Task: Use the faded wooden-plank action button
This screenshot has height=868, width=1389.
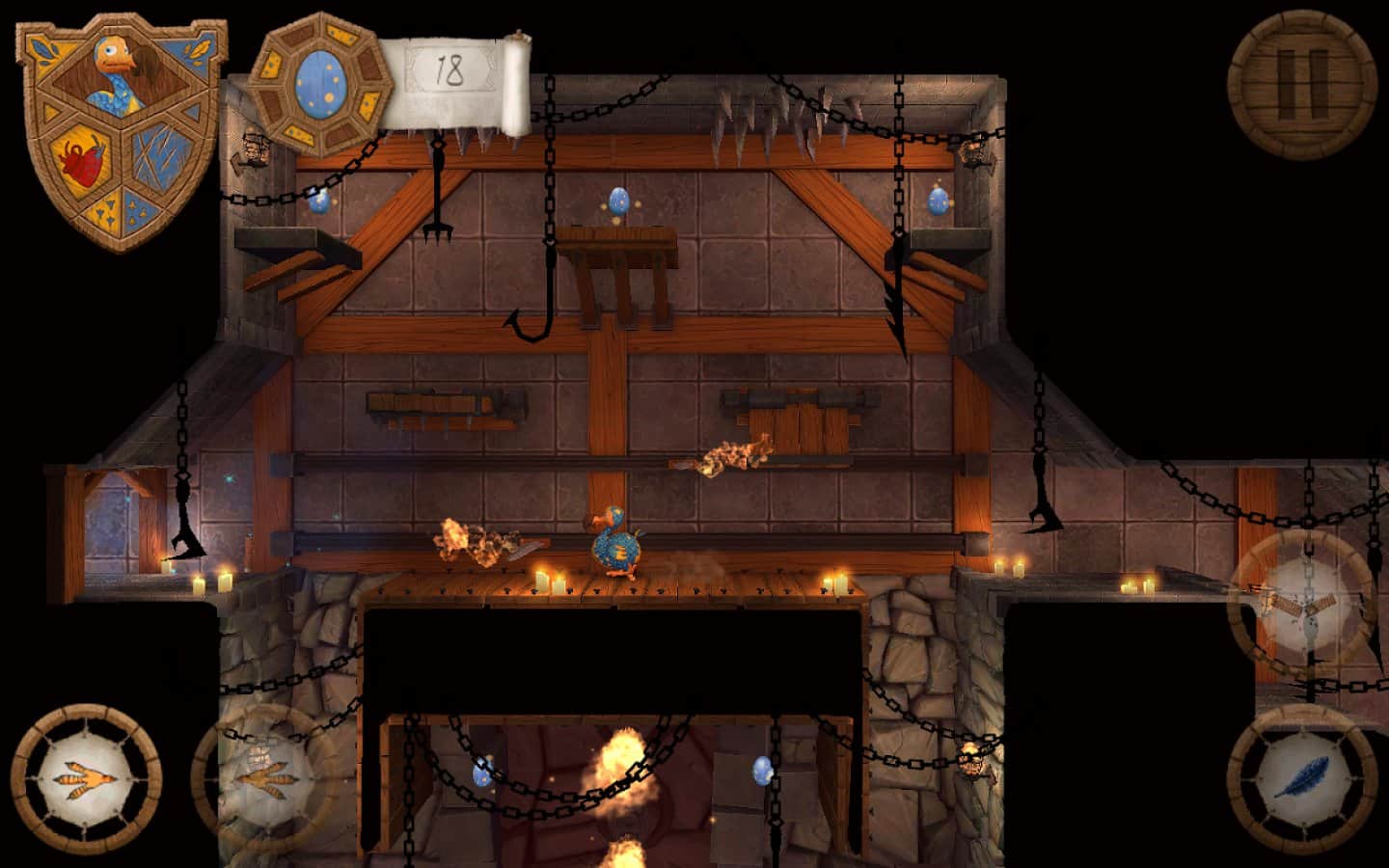Action: (1302, 603)
